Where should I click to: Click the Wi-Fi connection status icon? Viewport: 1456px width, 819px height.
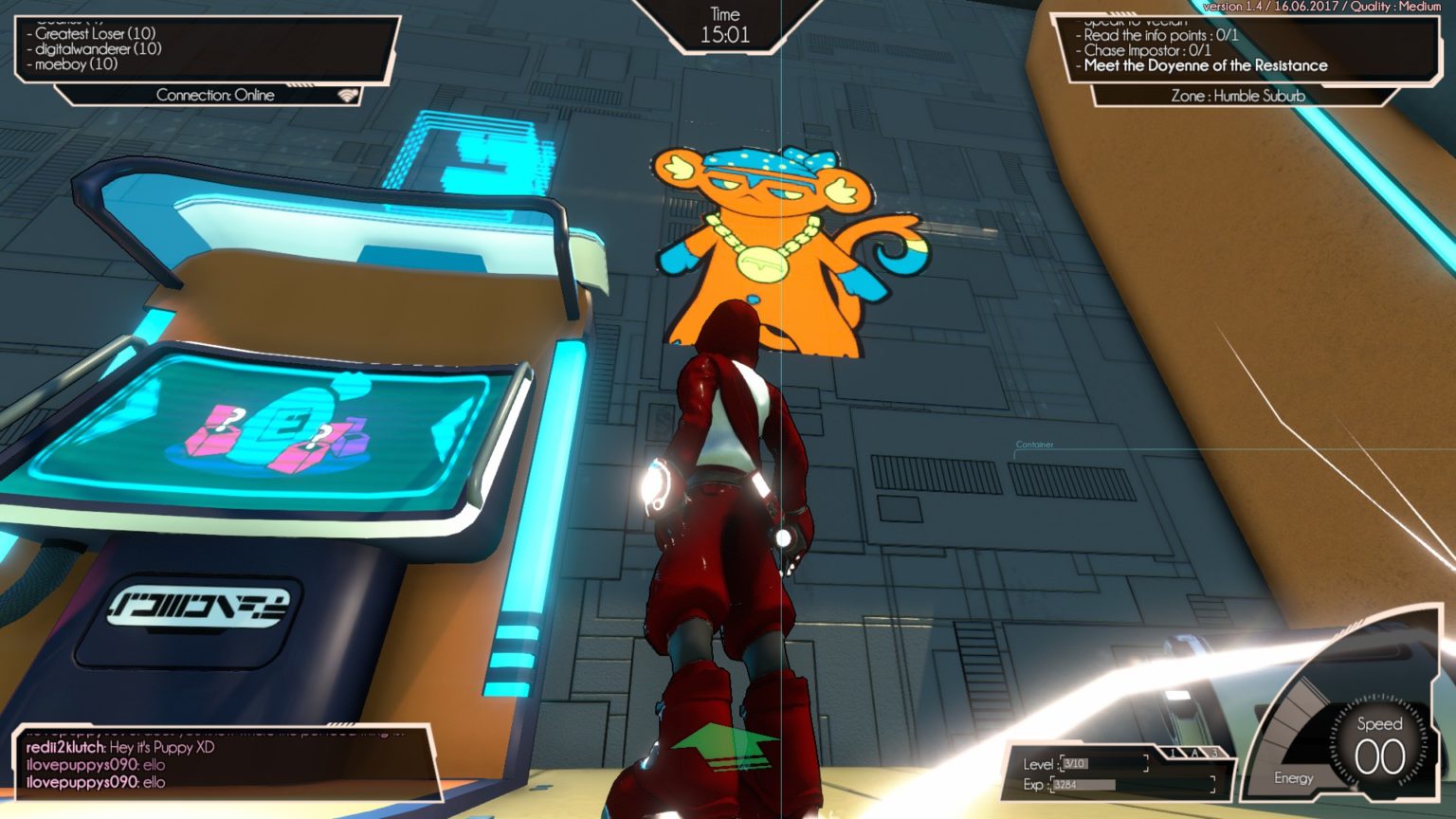coord(349,95)
